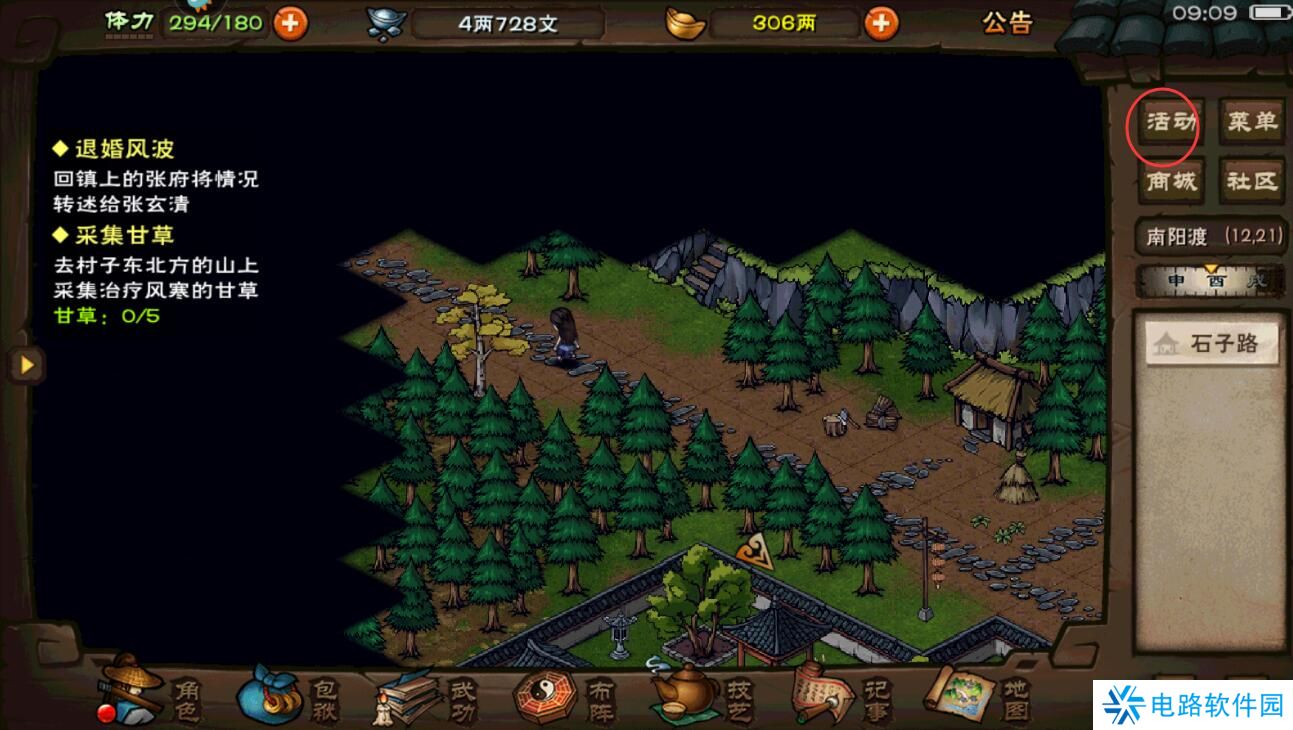Screen dimensions: 1293x730
Task: Open the 社区 community page
Action: pyautogui.click(x=1252, y=181)
